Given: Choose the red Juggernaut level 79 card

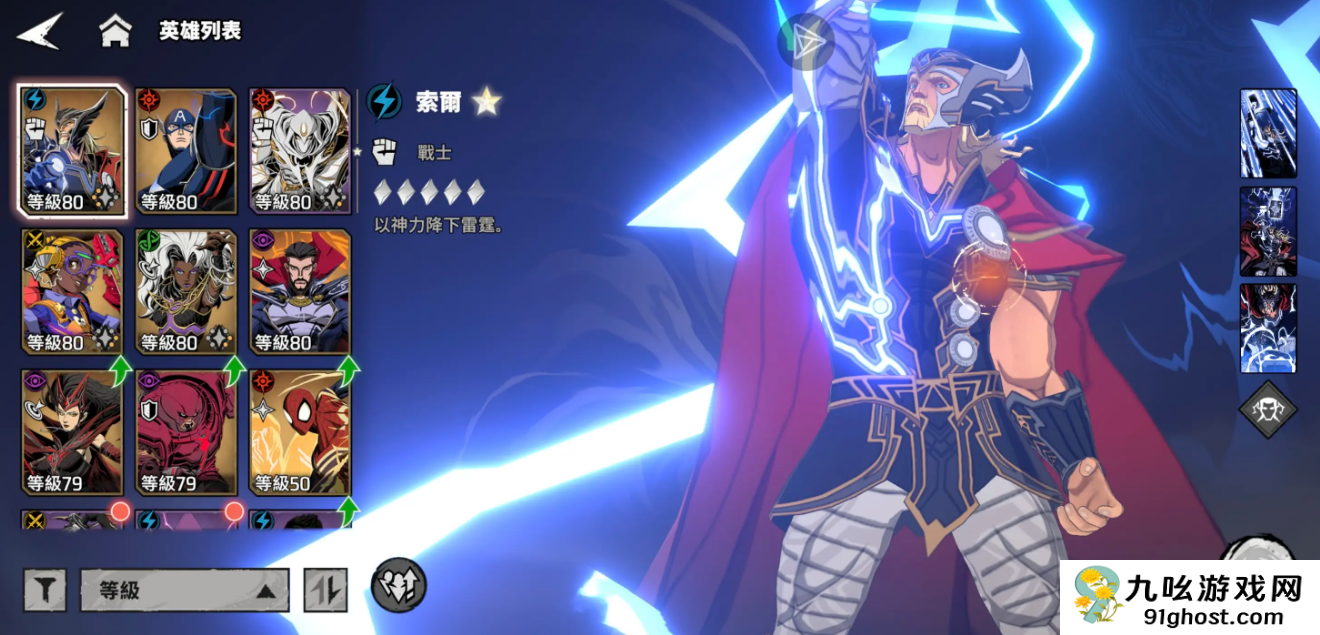Looking at the screenshot, I should (186, 432).
